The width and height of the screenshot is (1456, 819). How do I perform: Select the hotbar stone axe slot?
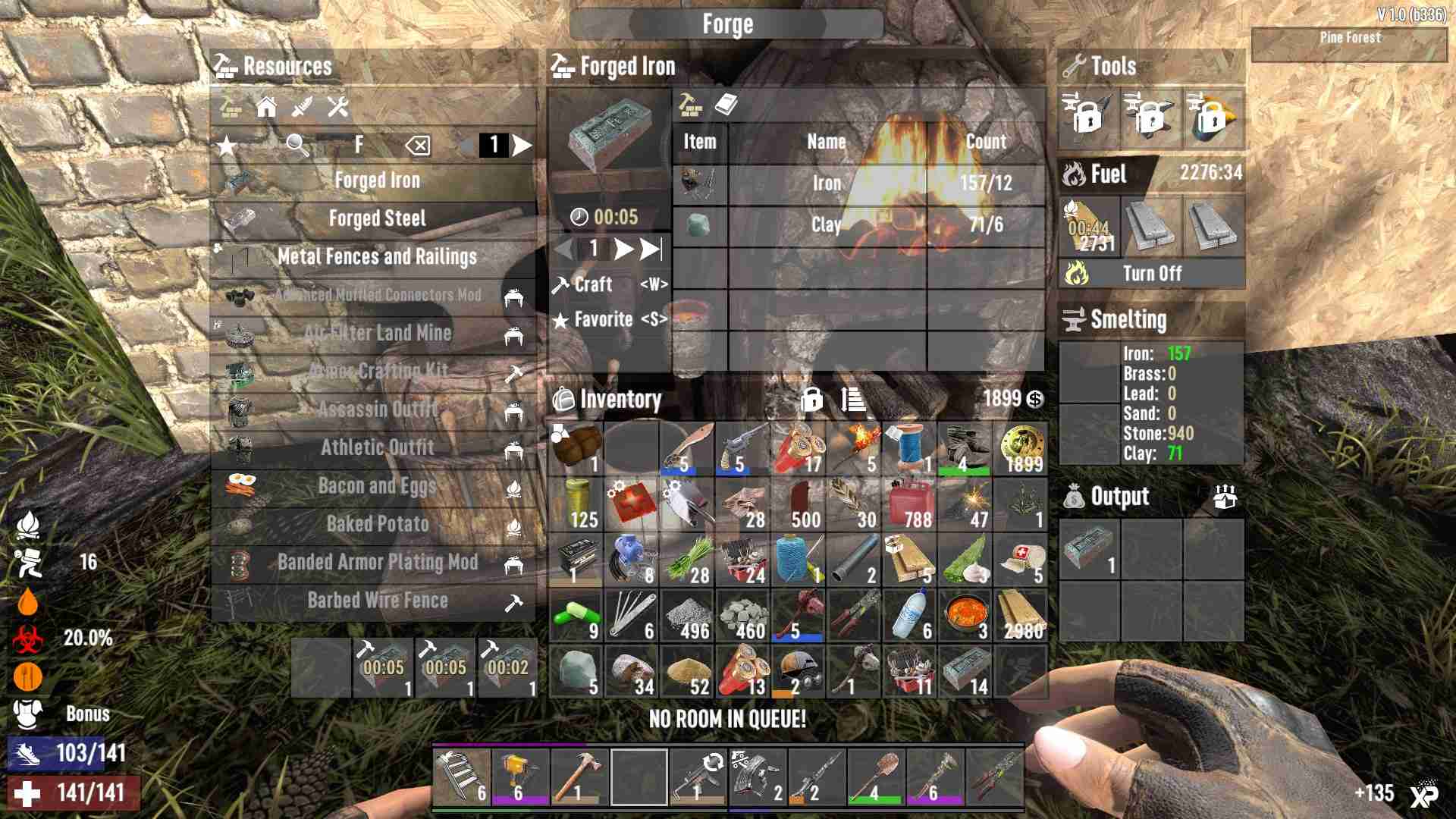579,777
